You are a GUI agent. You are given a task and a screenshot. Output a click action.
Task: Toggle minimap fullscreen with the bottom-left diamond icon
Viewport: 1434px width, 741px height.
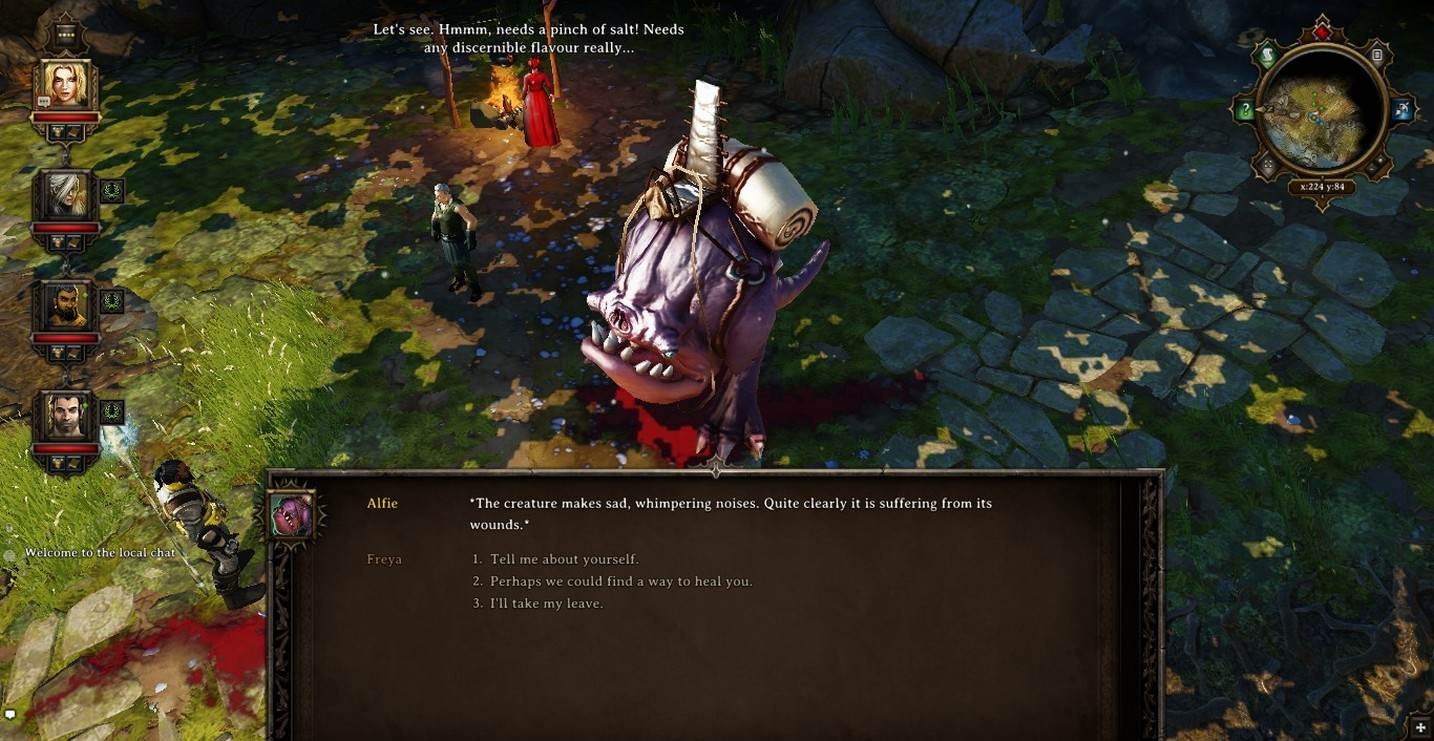pyautogui.click(x=1268, y=163)
